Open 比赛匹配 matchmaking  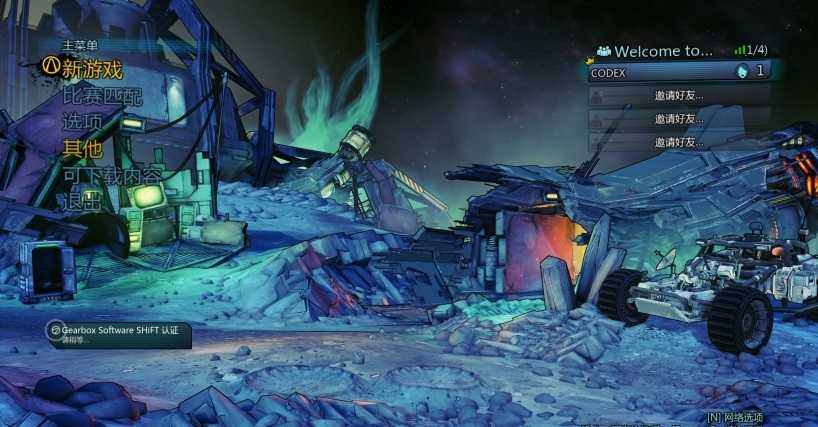(102, 97)
